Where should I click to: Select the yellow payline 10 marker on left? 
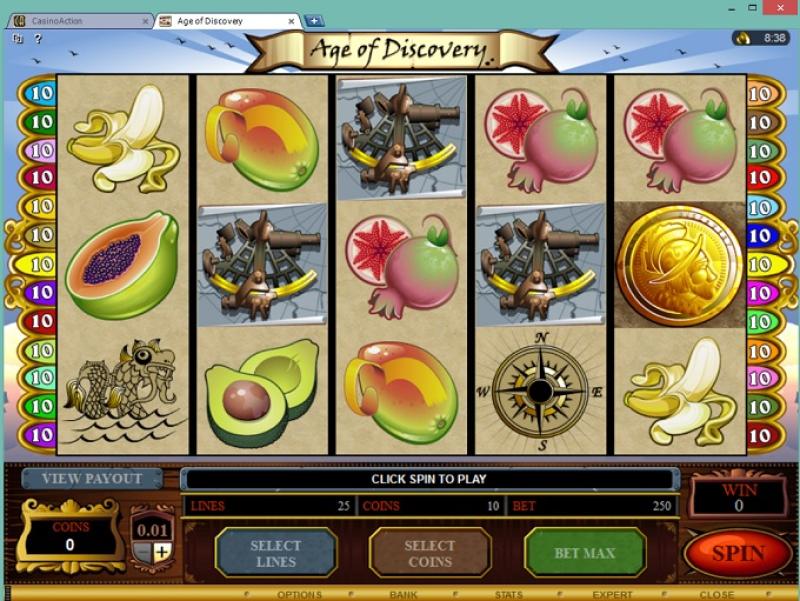click(40, 265)
